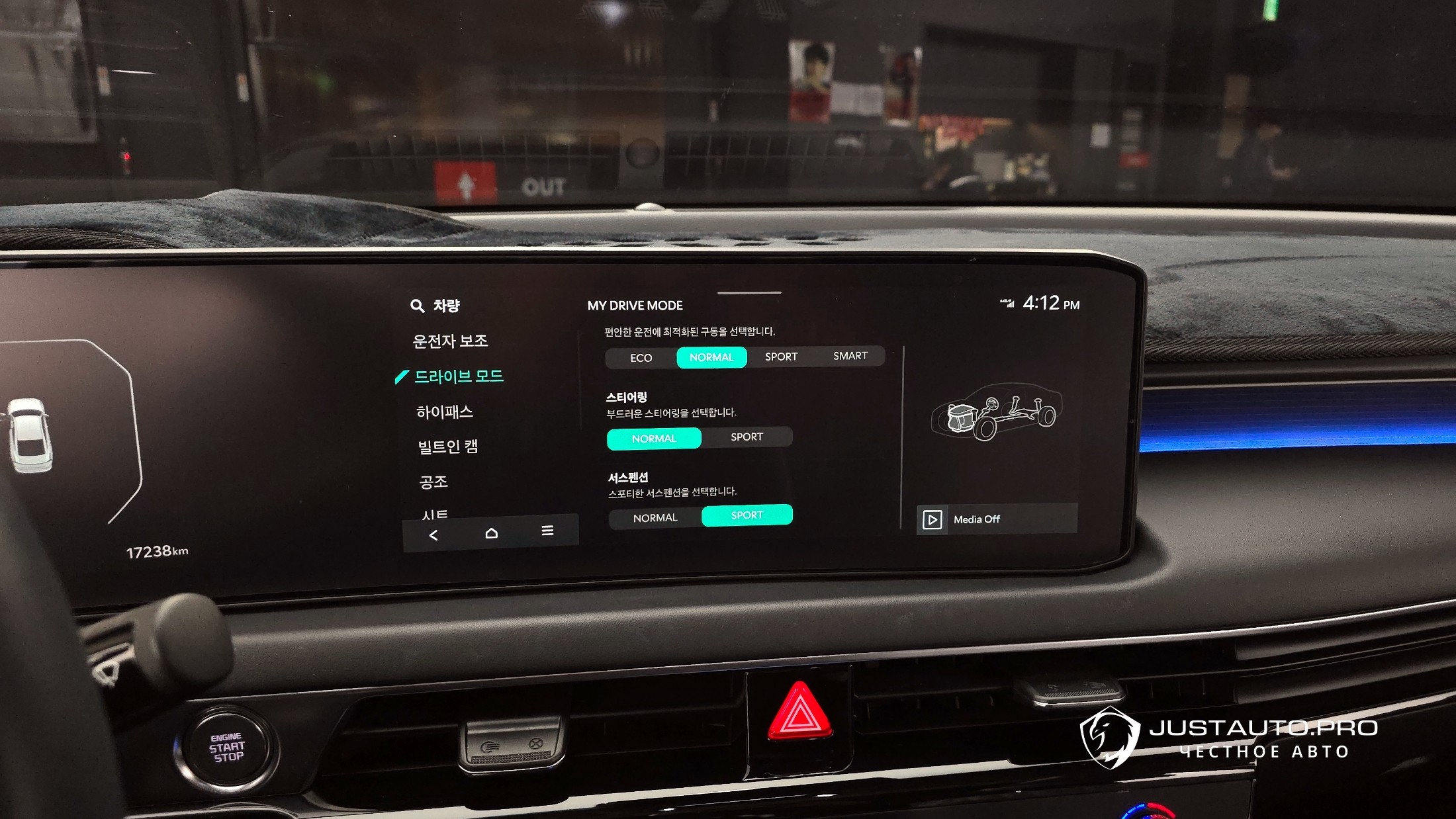Open the 빌트인 캠 menu entry
The width and height of the screenshot is (1456, 819).
(x=448, y=447)
